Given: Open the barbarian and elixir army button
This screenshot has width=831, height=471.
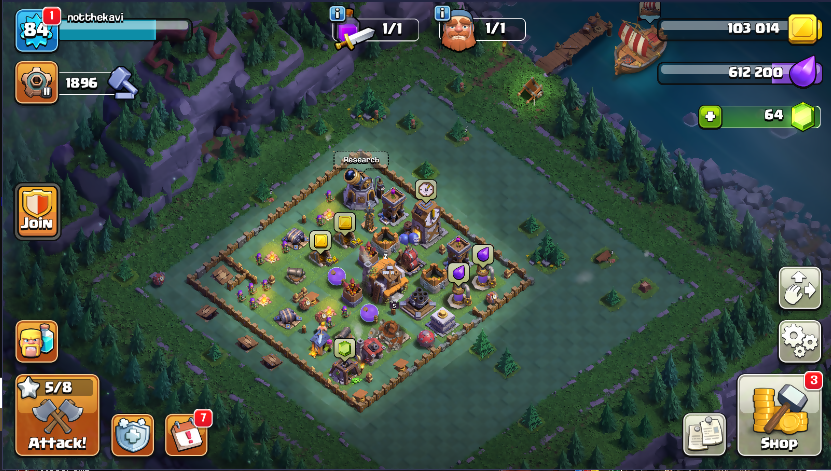Looking at the screenshot, I should (x=36, y=341).
